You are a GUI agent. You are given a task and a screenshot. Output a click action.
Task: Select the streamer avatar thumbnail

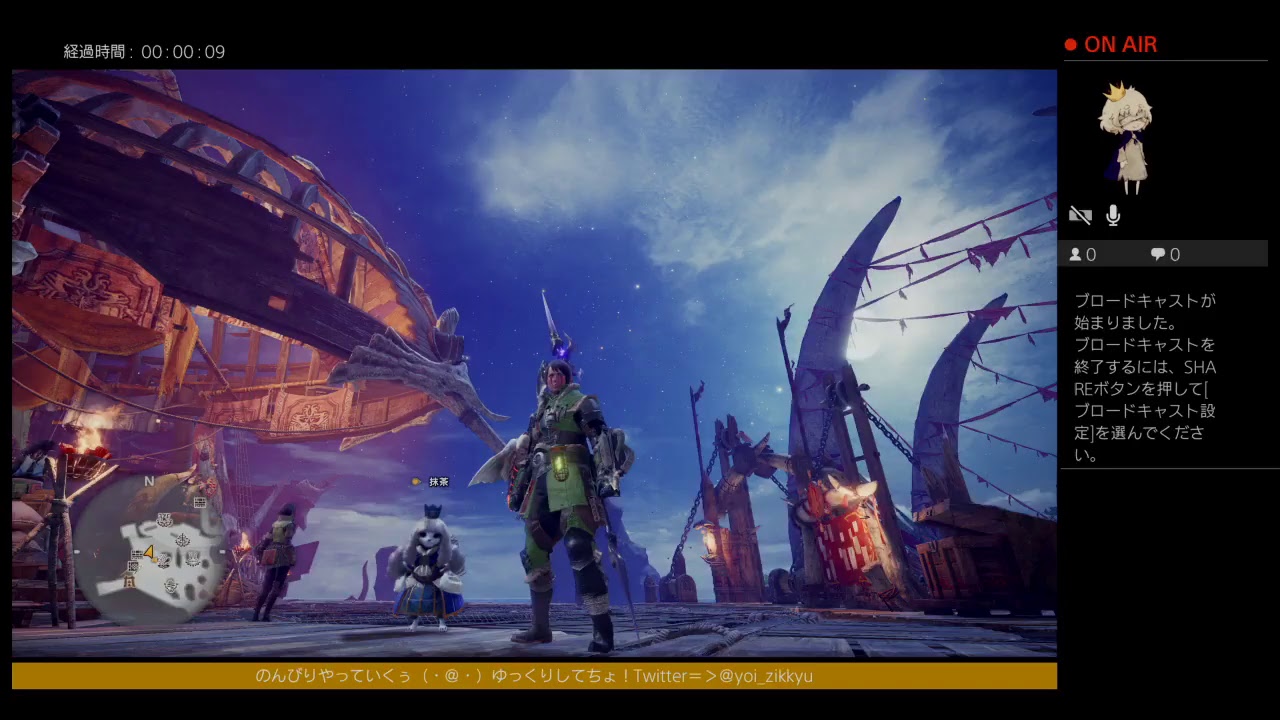point(1126,137)
